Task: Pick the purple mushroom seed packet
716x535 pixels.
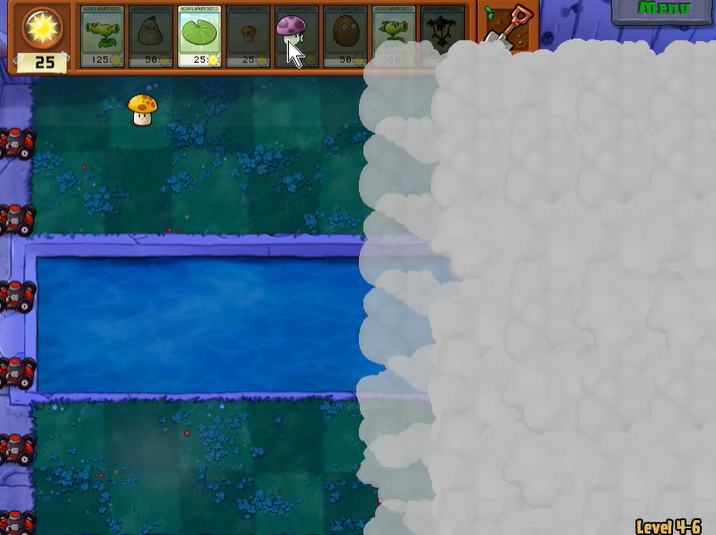Action: 296,38
